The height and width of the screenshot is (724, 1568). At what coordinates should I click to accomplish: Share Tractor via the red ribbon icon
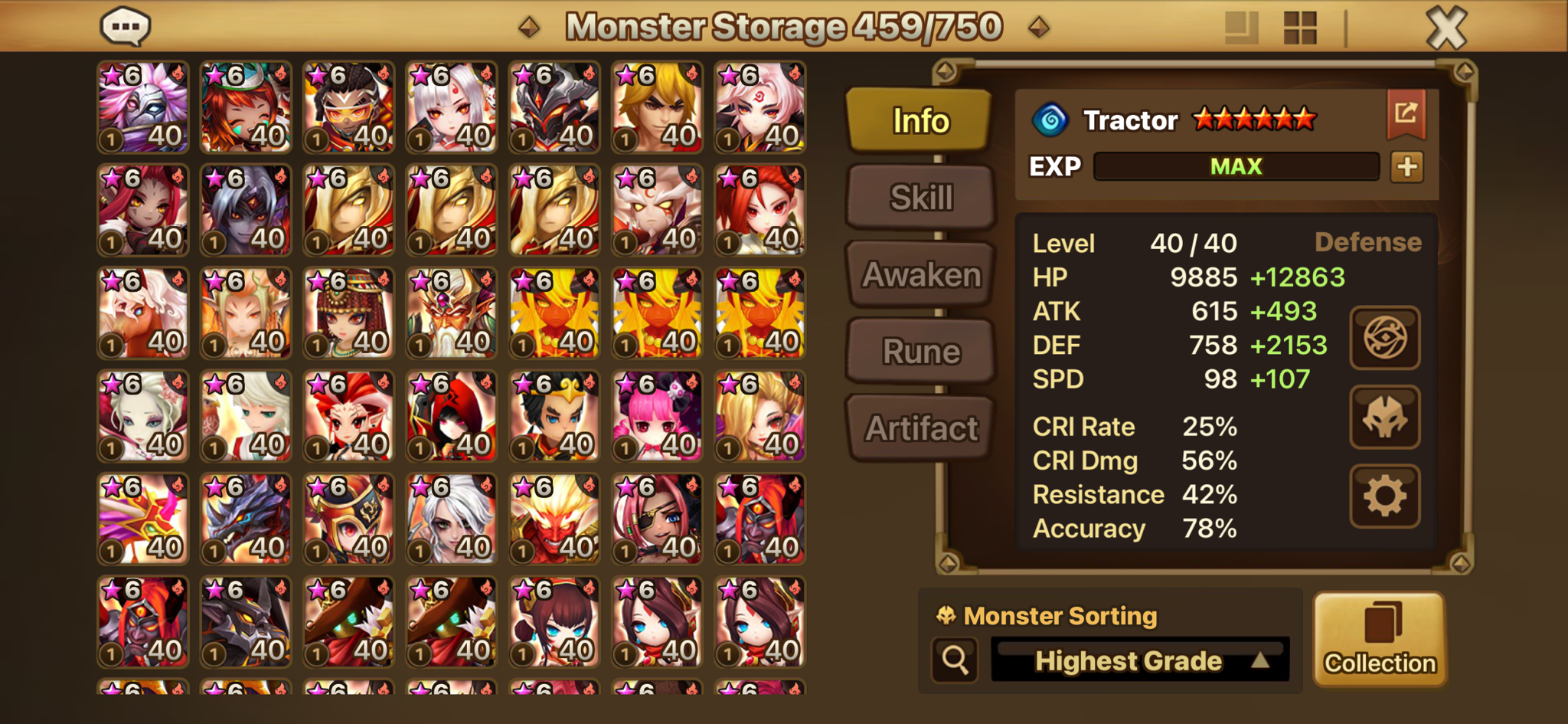[x=1406, y=114]
